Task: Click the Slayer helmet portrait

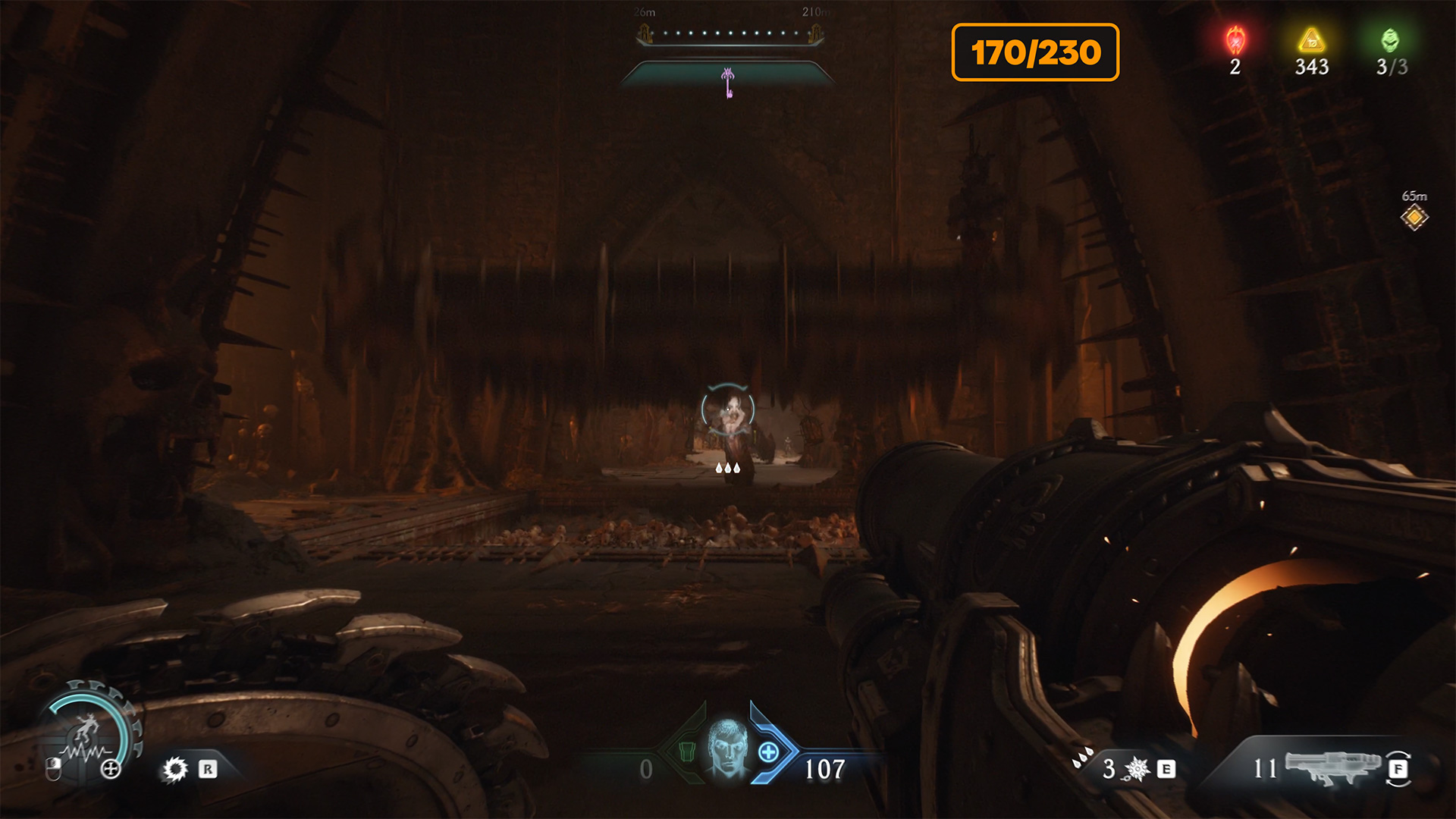Action: pos(727,748)
